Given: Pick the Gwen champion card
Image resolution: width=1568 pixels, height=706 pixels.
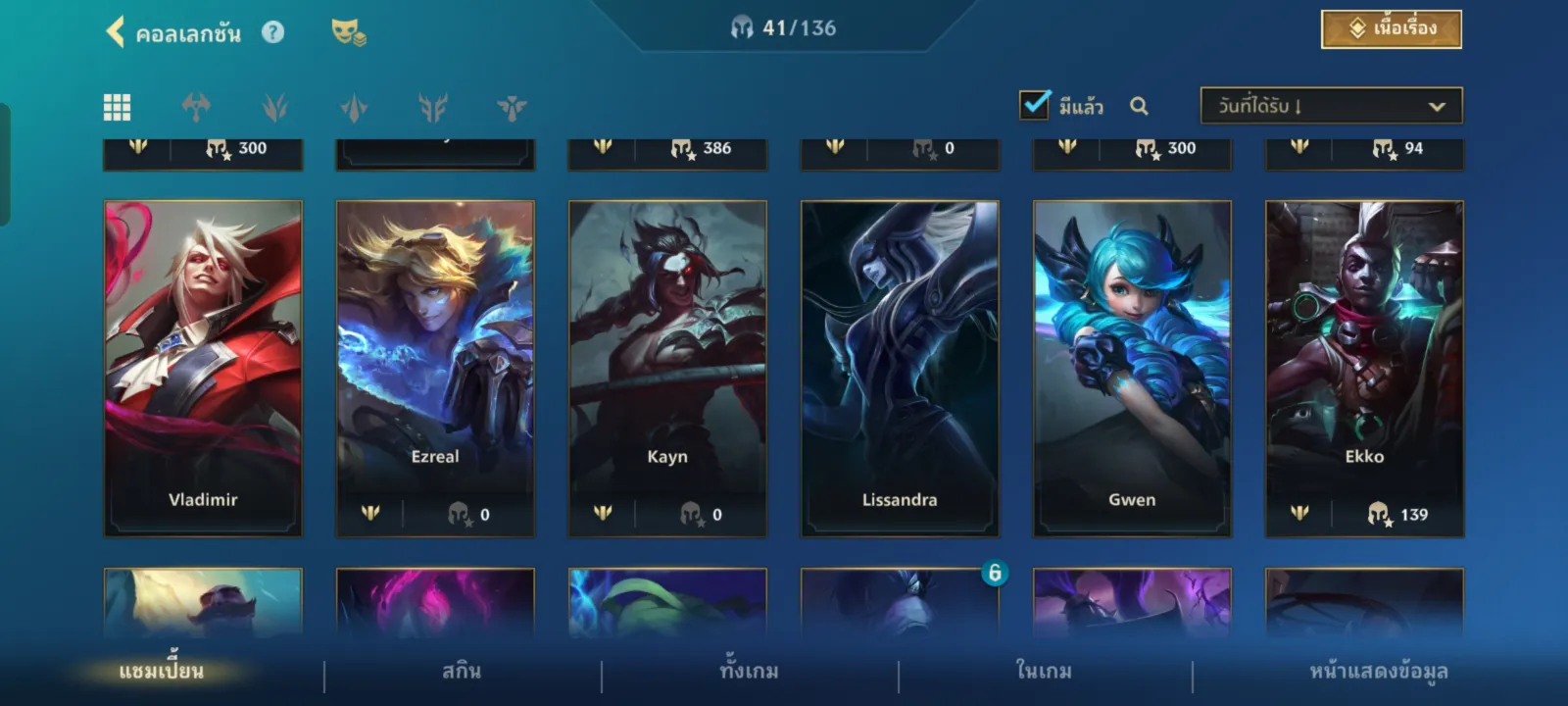Looking at the screenshot, I should click(1132, 368).
